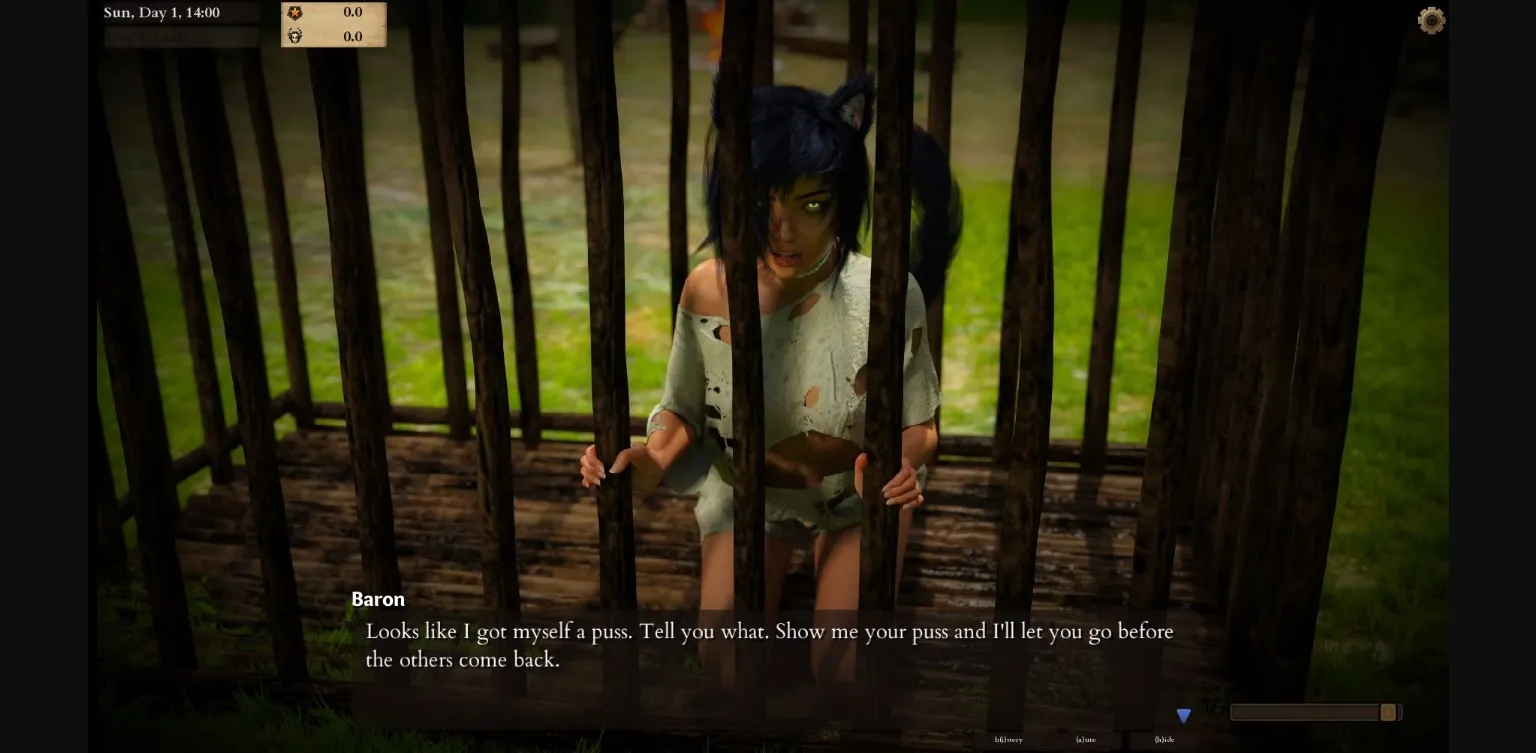Click the small bracket at the slider's right end
Viewport: 1536px width, 753px height.
[1401, 712]
